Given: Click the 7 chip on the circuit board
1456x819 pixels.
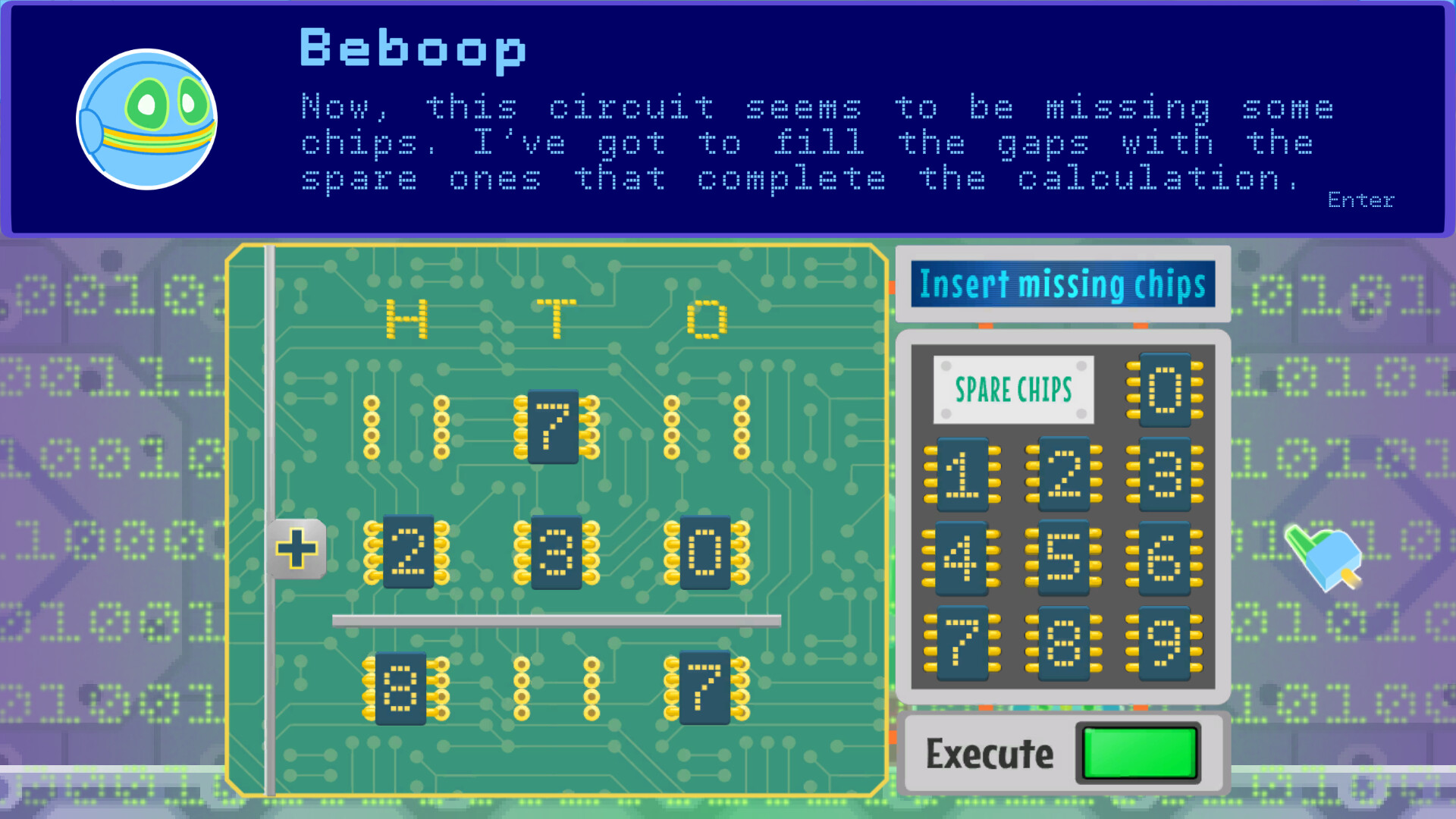Looking at the screenshot, I should click(x=552, y=428).
